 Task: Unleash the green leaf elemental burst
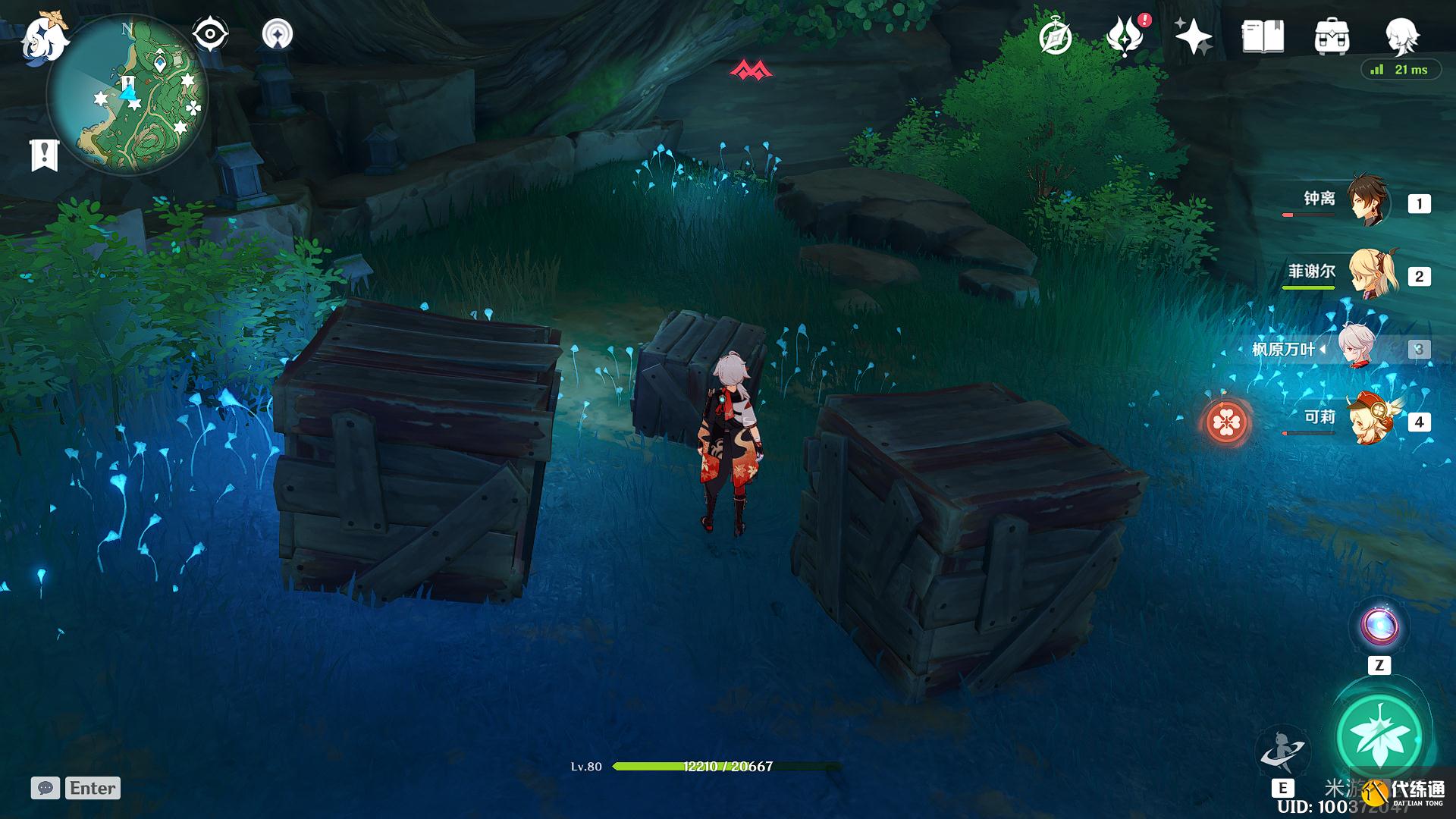click(1379, 736)
